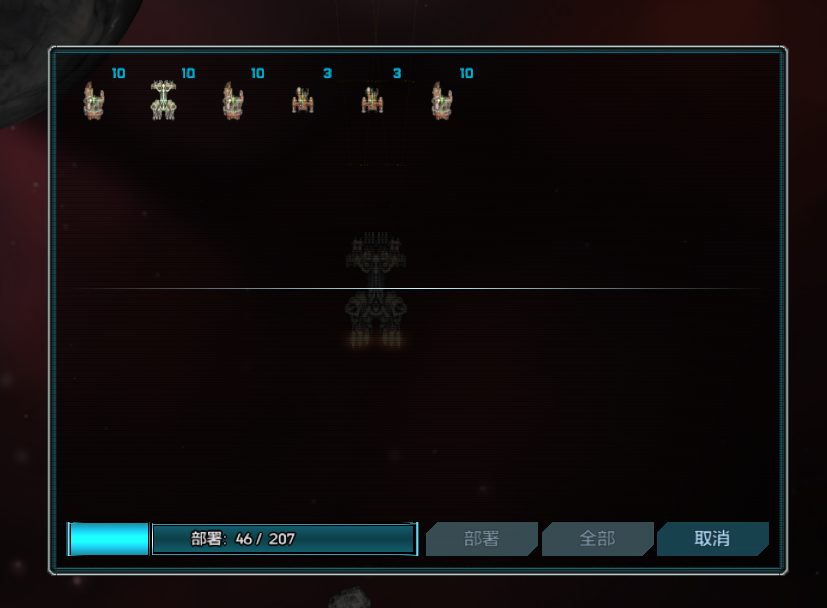
Task: Click the 部署 deploy button
Action: [x=481, y=539]
